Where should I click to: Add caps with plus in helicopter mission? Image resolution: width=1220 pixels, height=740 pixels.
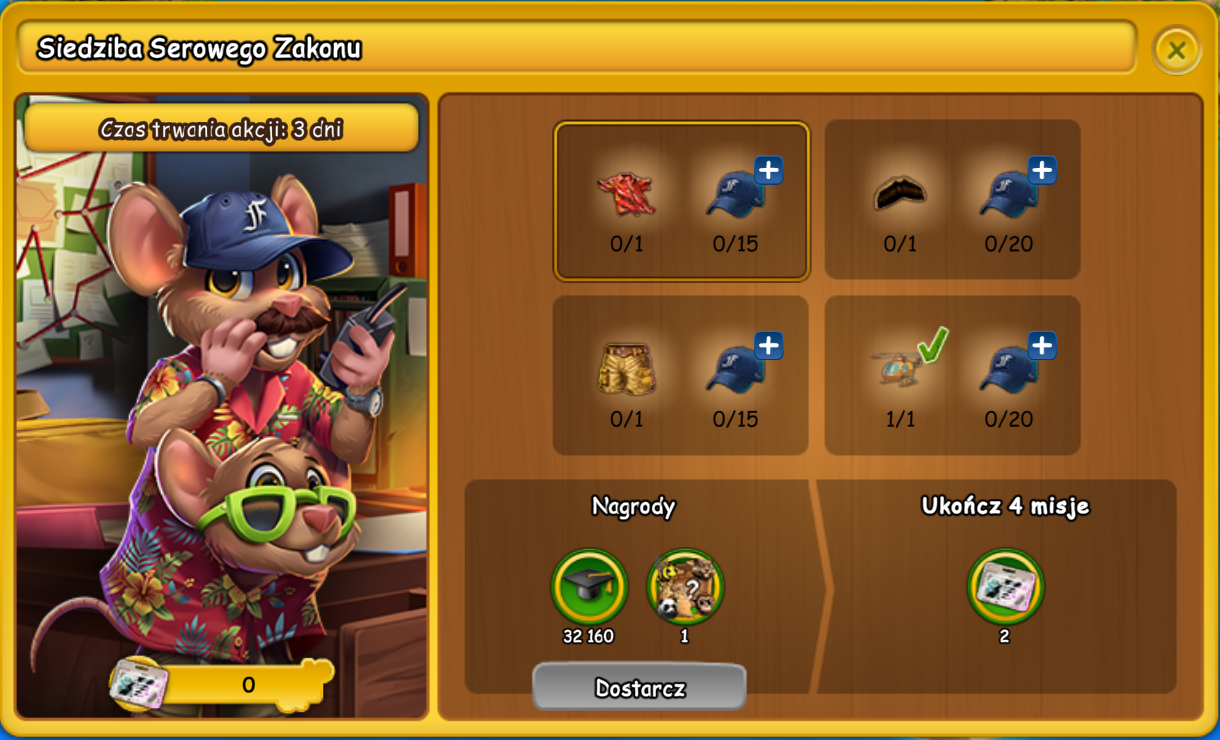coord(1041,346)
